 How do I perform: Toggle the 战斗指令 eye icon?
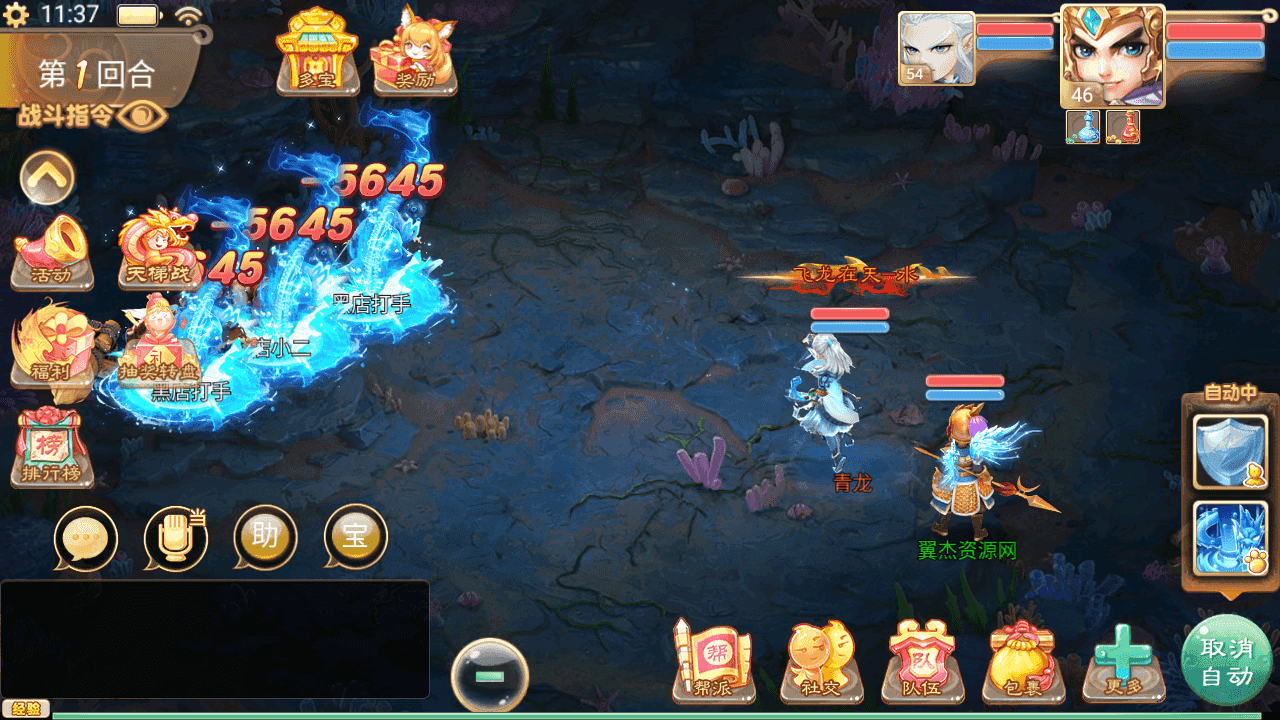point(142,117)
